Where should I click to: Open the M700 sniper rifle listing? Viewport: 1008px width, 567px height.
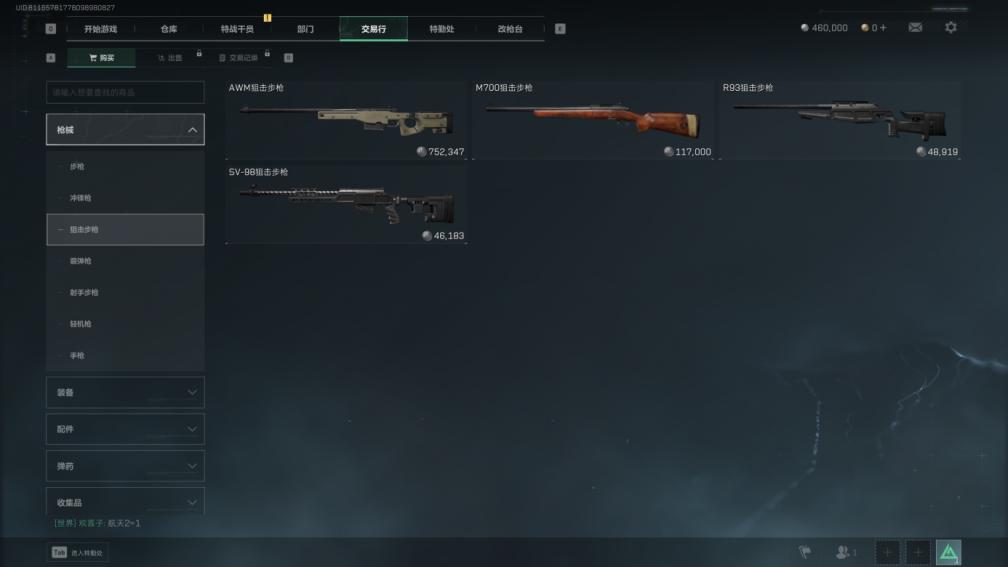pos(593,121)
